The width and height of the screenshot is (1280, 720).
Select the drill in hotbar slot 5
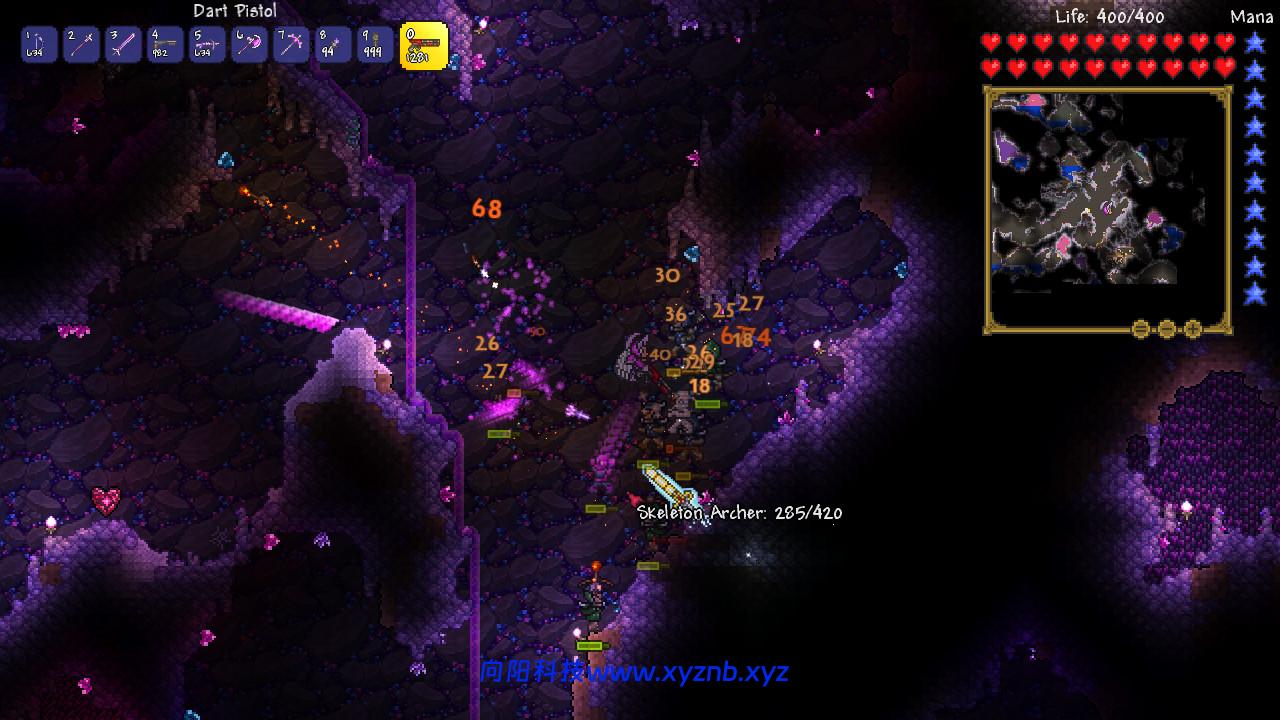point(206,44)
